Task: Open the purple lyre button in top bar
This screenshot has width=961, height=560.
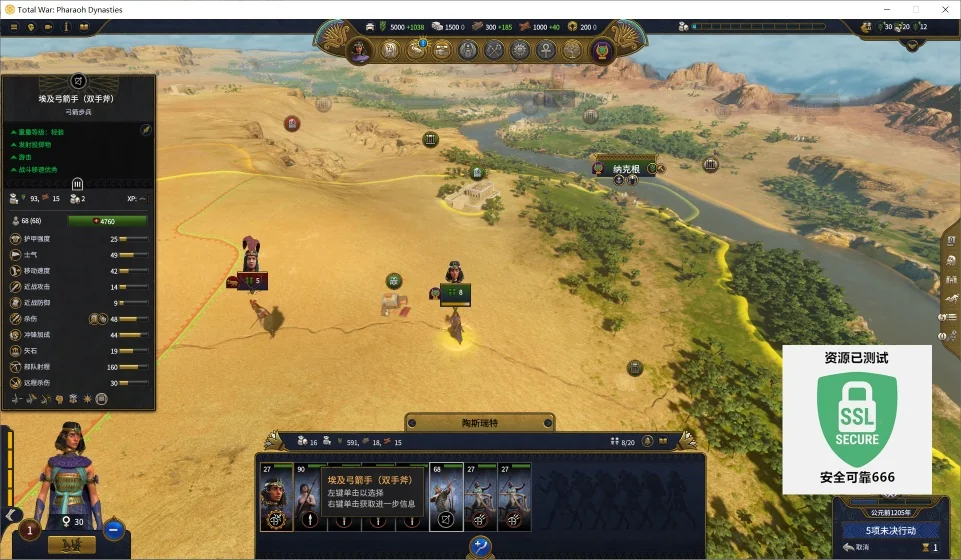Action: point(602,50)
